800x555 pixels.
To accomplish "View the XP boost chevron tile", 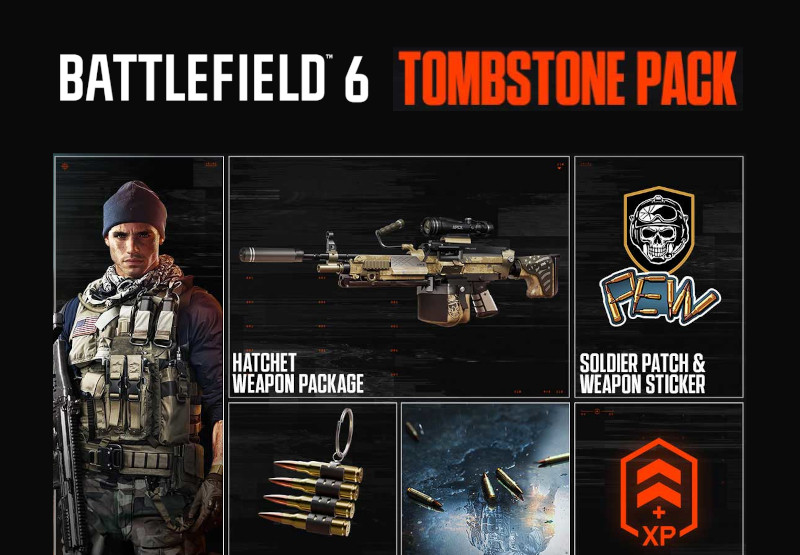I will click(659, 478).
